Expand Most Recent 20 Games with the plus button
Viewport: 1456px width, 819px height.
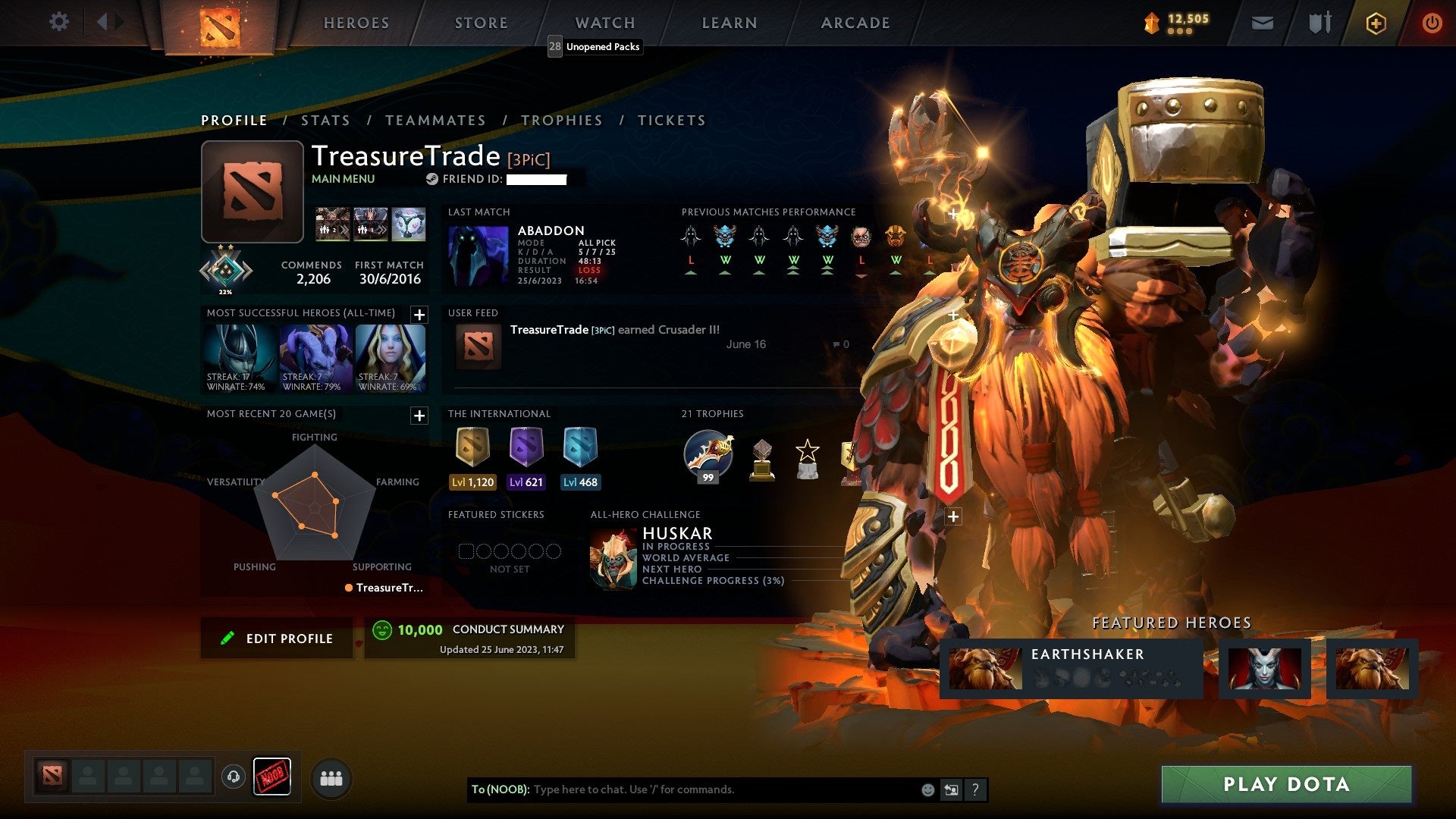pyautogui.click(x=417, y=416)
